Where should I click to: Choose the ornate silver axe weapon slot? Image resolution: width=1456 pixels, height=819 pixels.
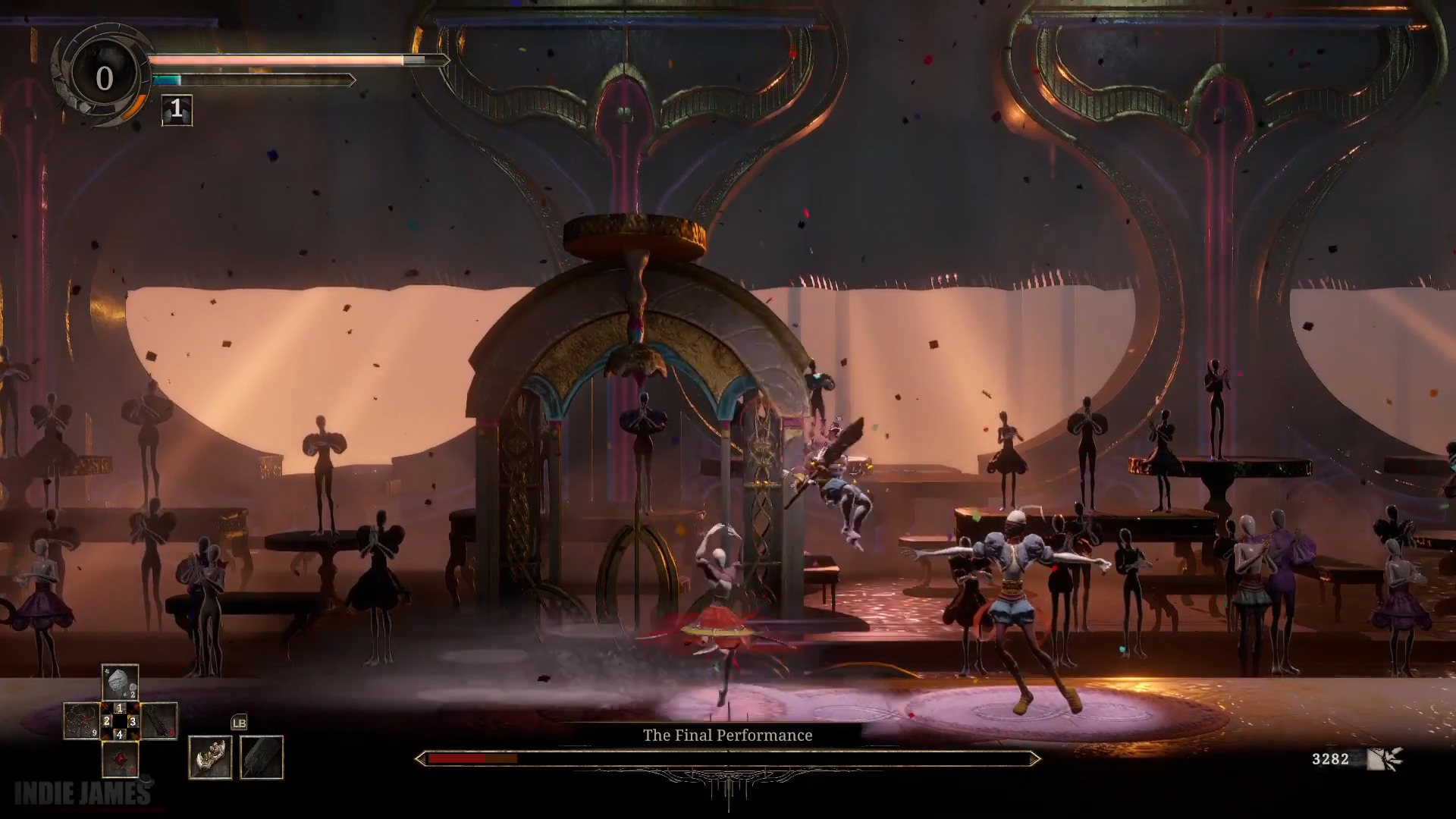tap(210, 757)
